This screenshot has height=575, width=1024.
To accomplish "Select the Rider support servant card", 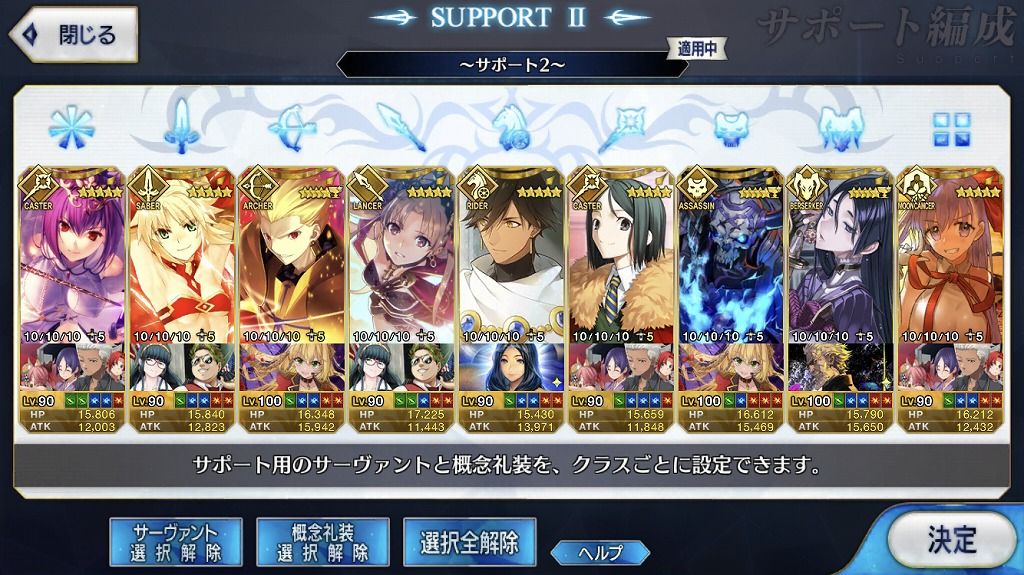I will click(512, 290).
